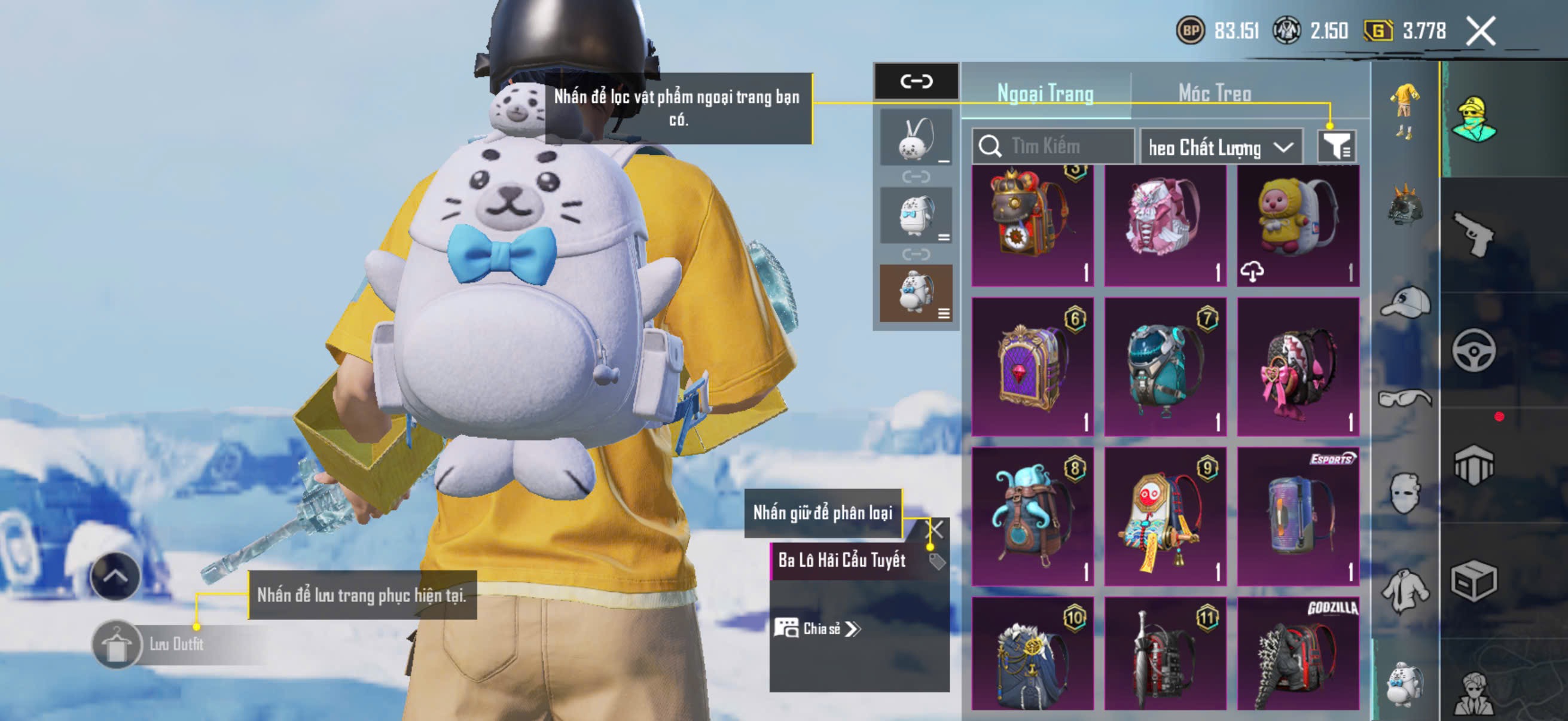Screen dimensions: 1568x721
Task: Choose the Esports backpack
Action: [1298, 516]
